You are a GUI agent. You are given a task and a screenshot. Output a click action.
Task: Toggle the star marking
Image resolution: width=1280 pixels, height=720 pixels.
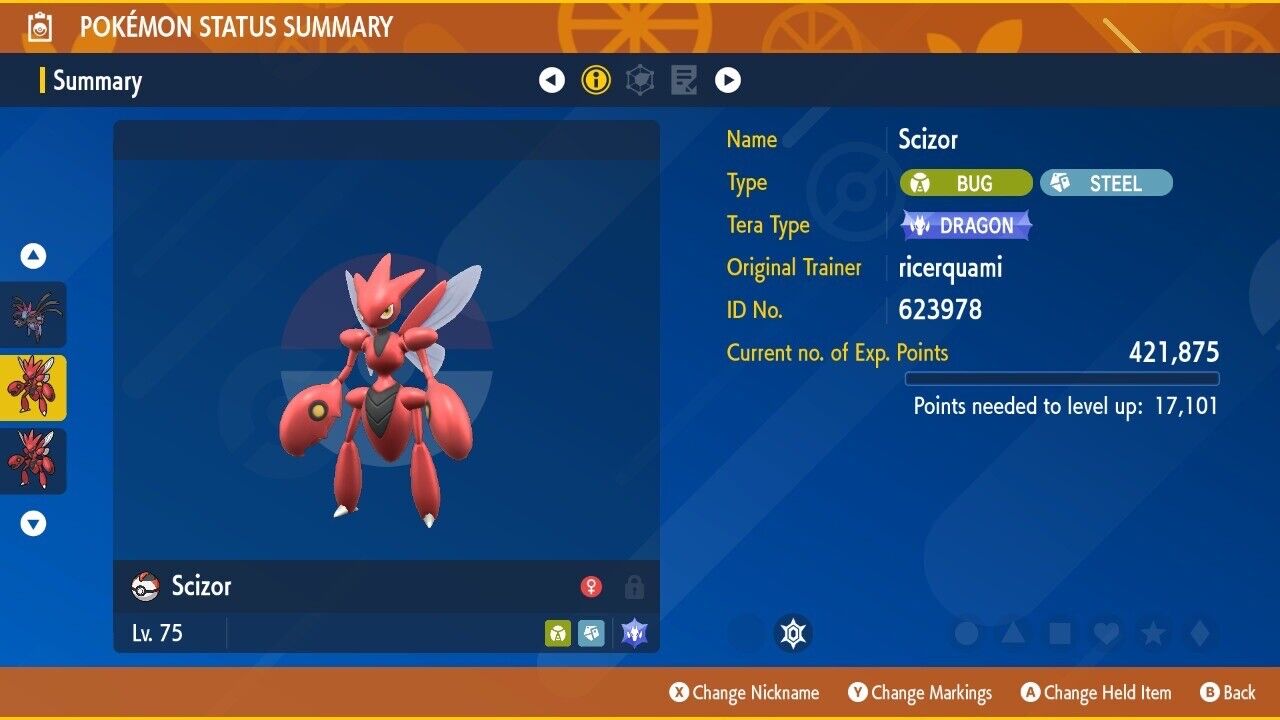pyautogui.click(x=1152, y=633)
